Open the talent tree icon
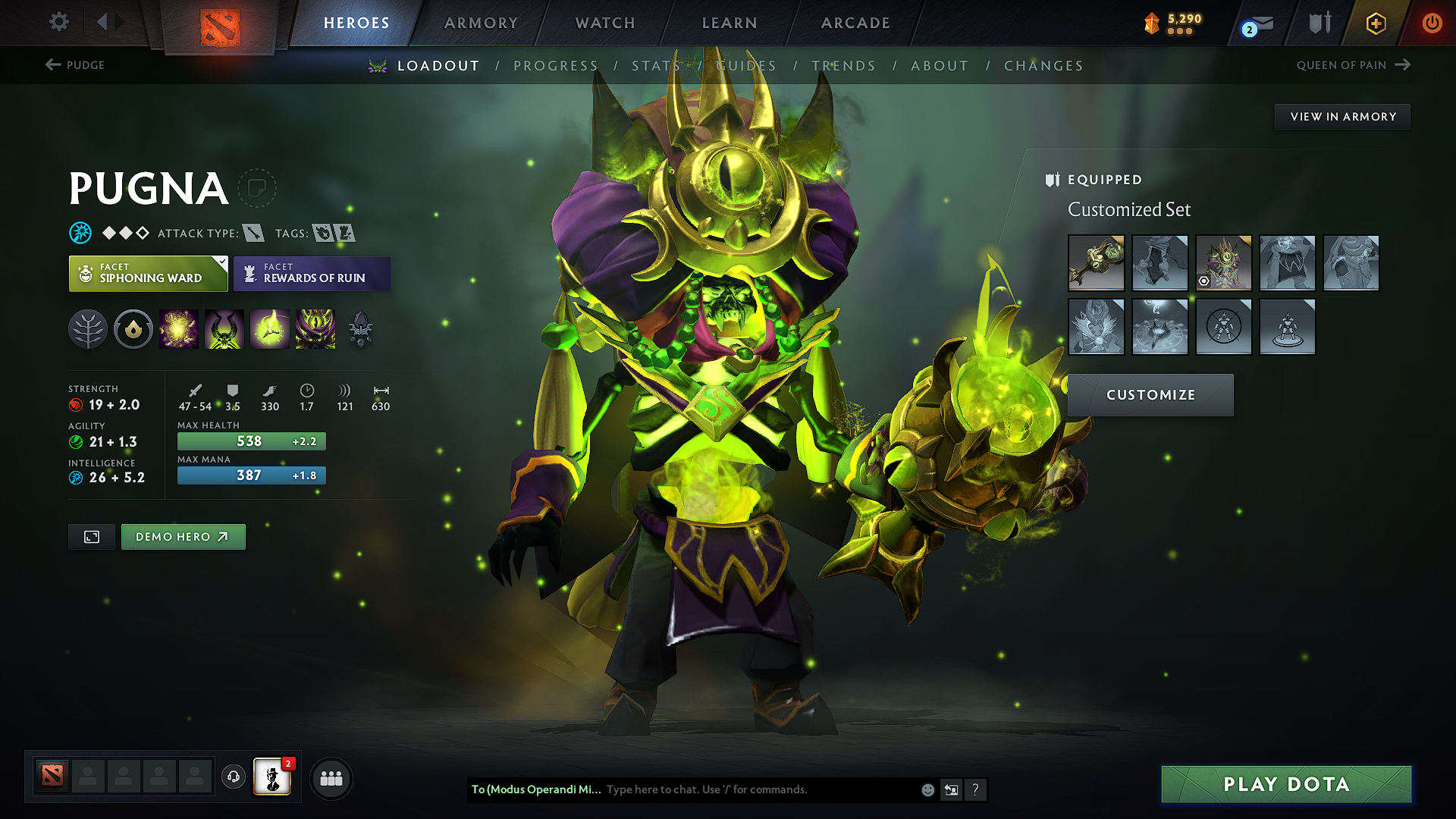This screenshot has height=819, width=1456. [88, 329]
